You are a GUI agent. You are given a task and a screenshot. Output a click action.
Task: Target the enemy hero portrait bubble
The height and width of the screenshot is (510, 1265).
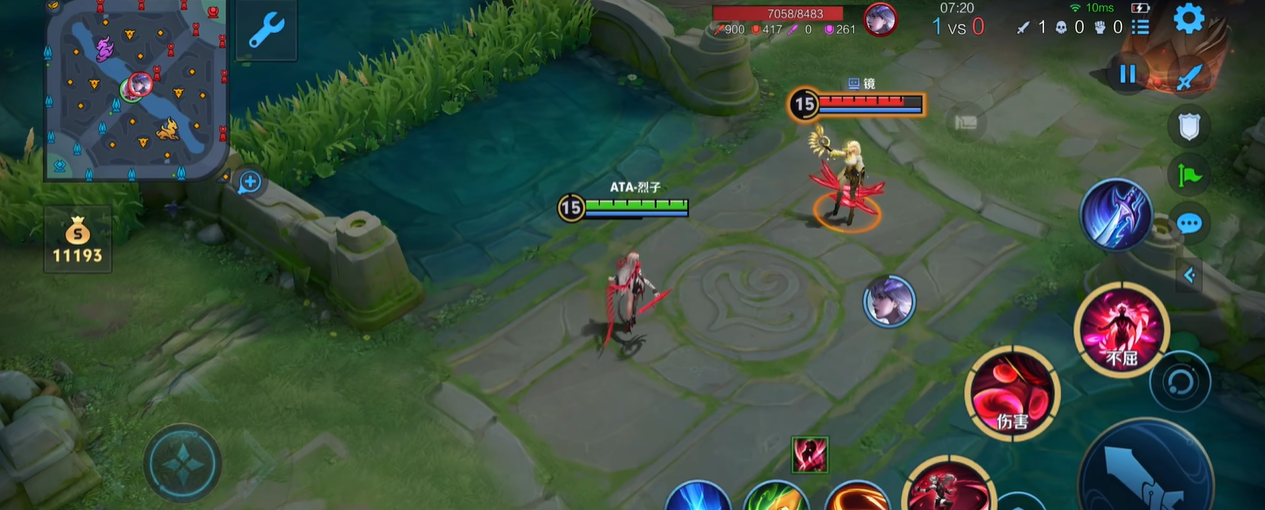tap(889, 301)
